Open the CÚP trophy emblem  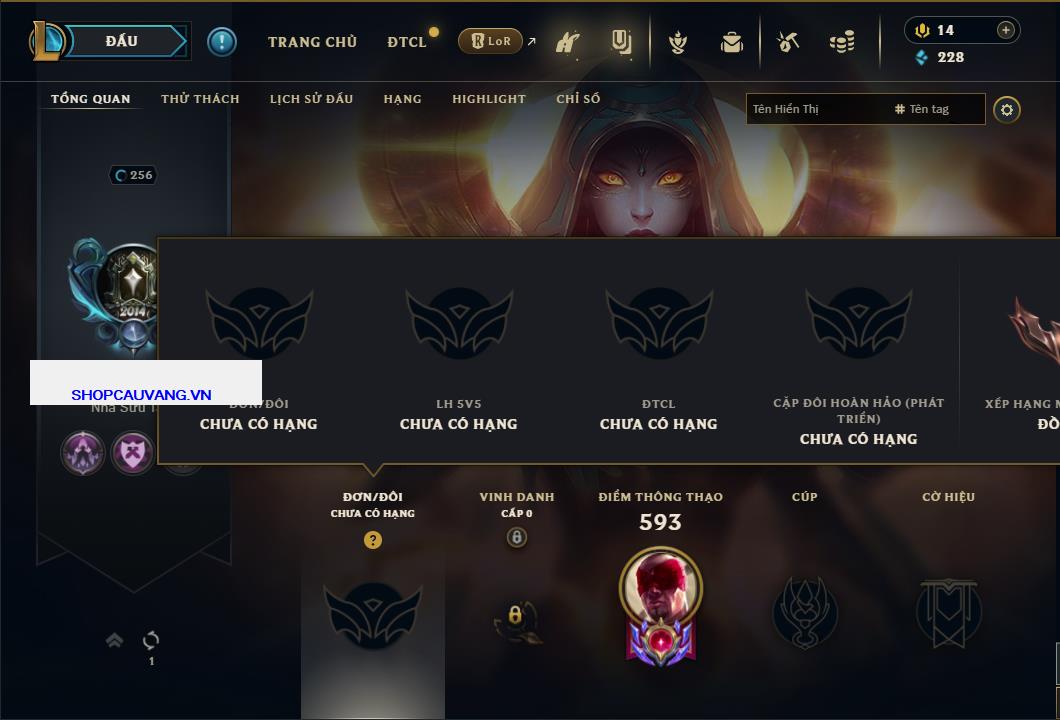click(x=804, y=612)
